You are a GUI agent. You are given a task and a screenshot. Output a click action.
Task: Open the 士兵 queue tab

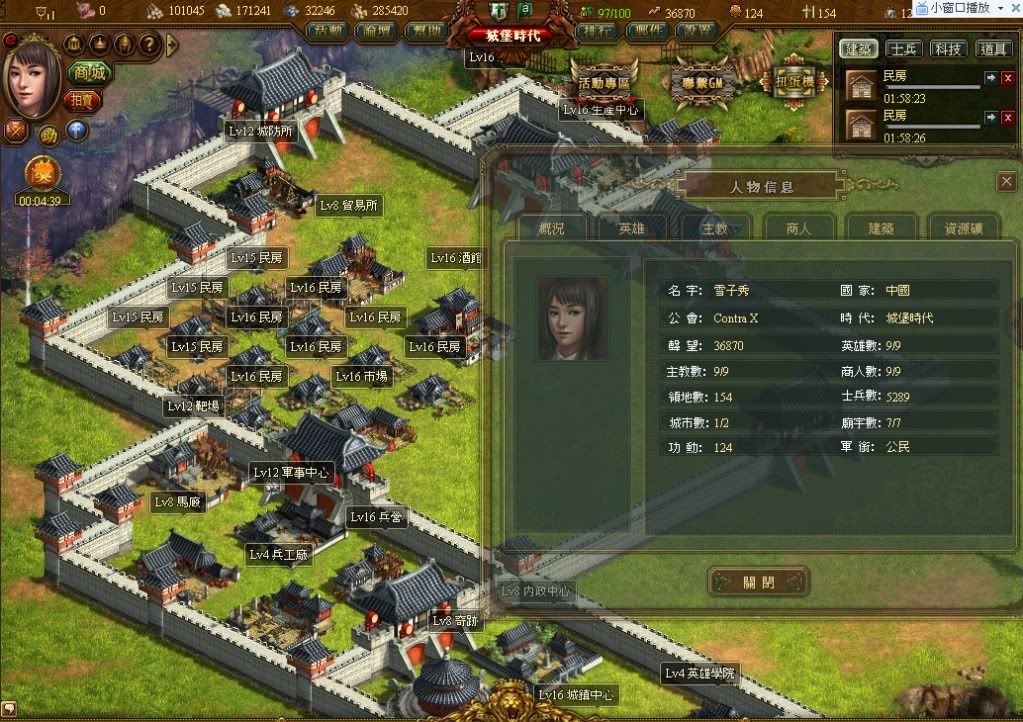[x=905, y=48]
